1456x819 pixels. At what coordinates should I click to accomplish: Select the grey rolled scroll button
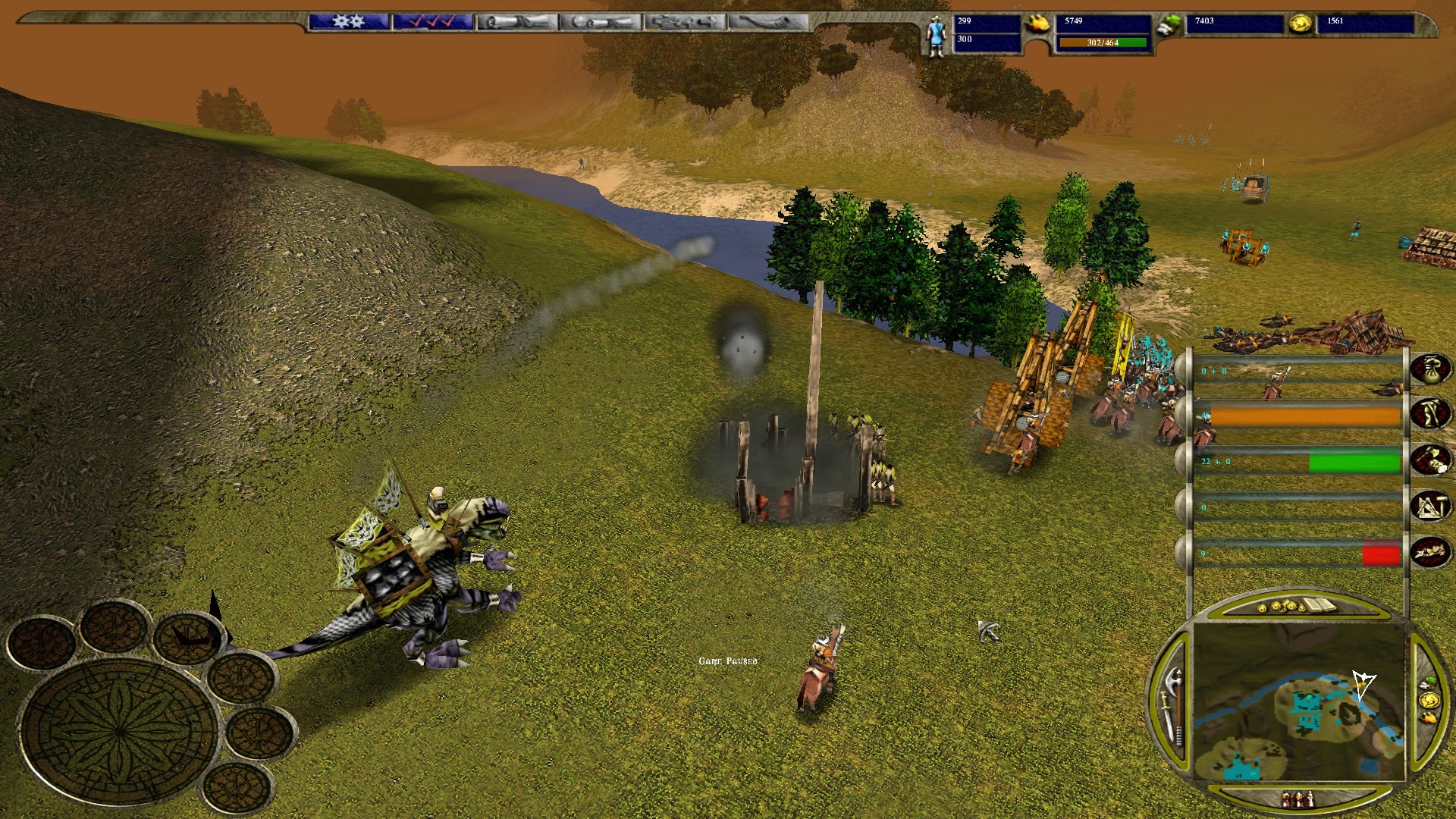[x=516, y=22]
